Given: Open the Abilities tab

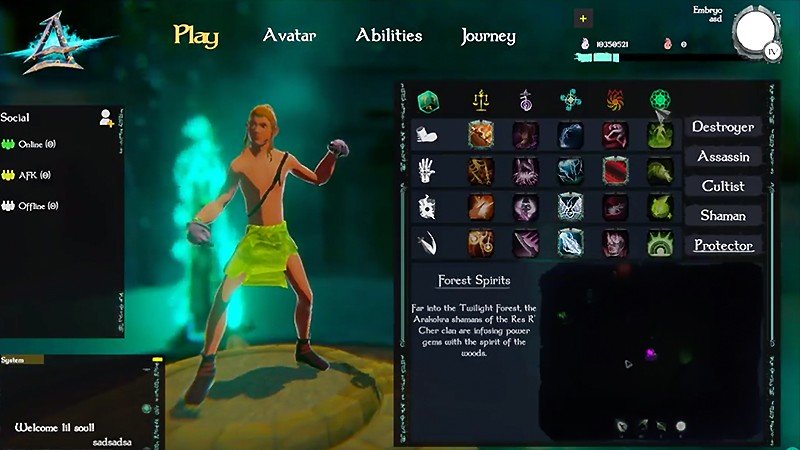Looking at the screenshot, I should point(389,36).
